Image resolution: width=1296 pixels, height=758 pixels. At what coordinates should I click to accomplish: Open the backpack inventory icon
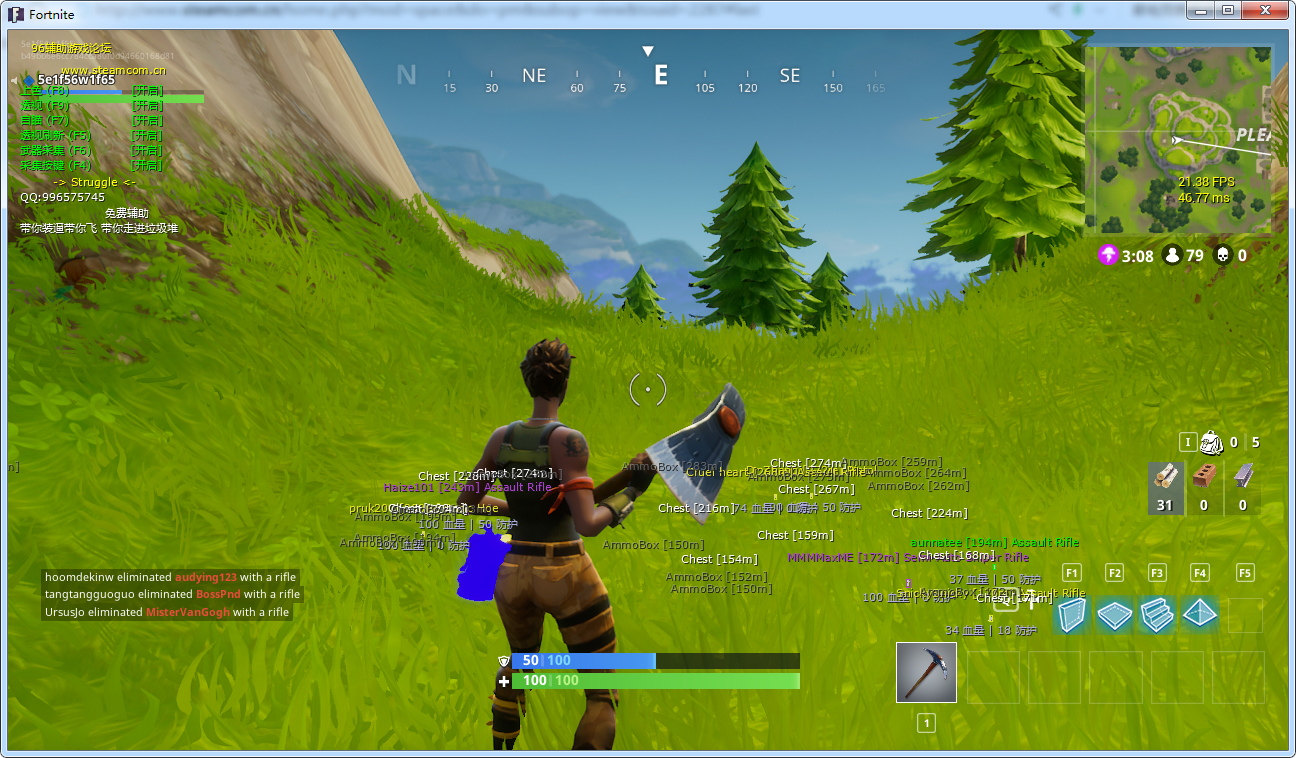point(1209,441)
